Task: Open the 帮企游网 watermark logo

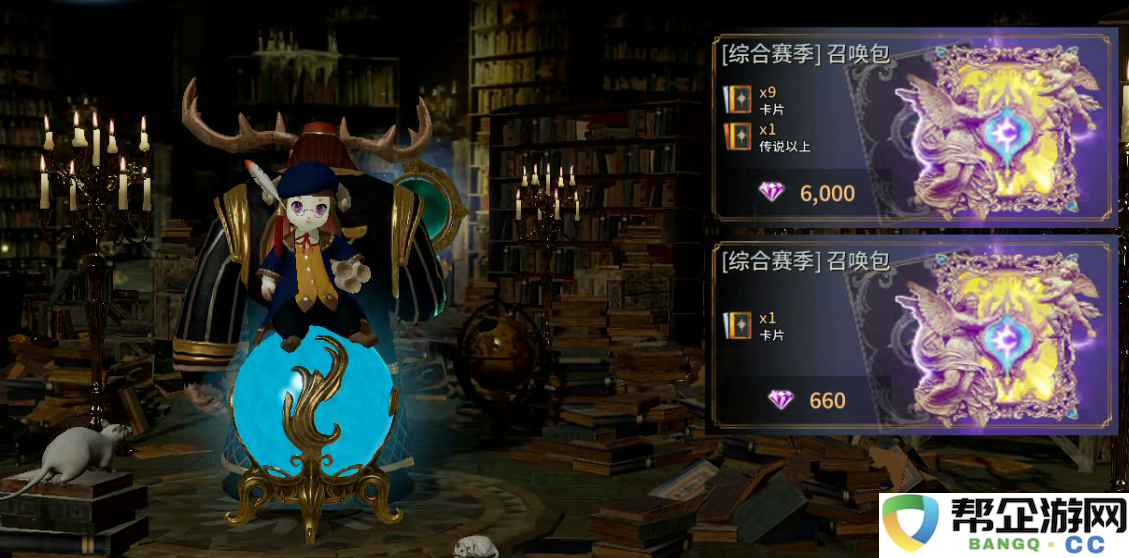Action: [1003, 525]
